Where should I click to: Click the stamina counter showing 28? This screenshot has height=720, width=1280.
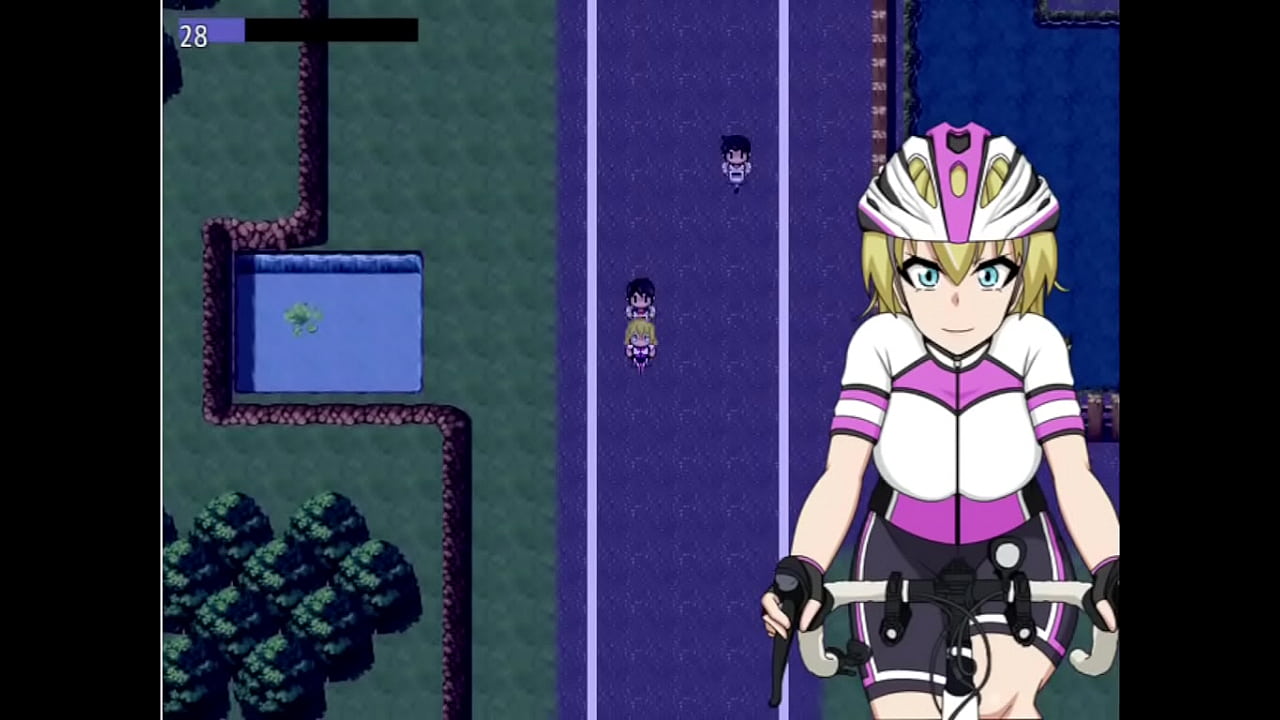[x=193, y=37]
